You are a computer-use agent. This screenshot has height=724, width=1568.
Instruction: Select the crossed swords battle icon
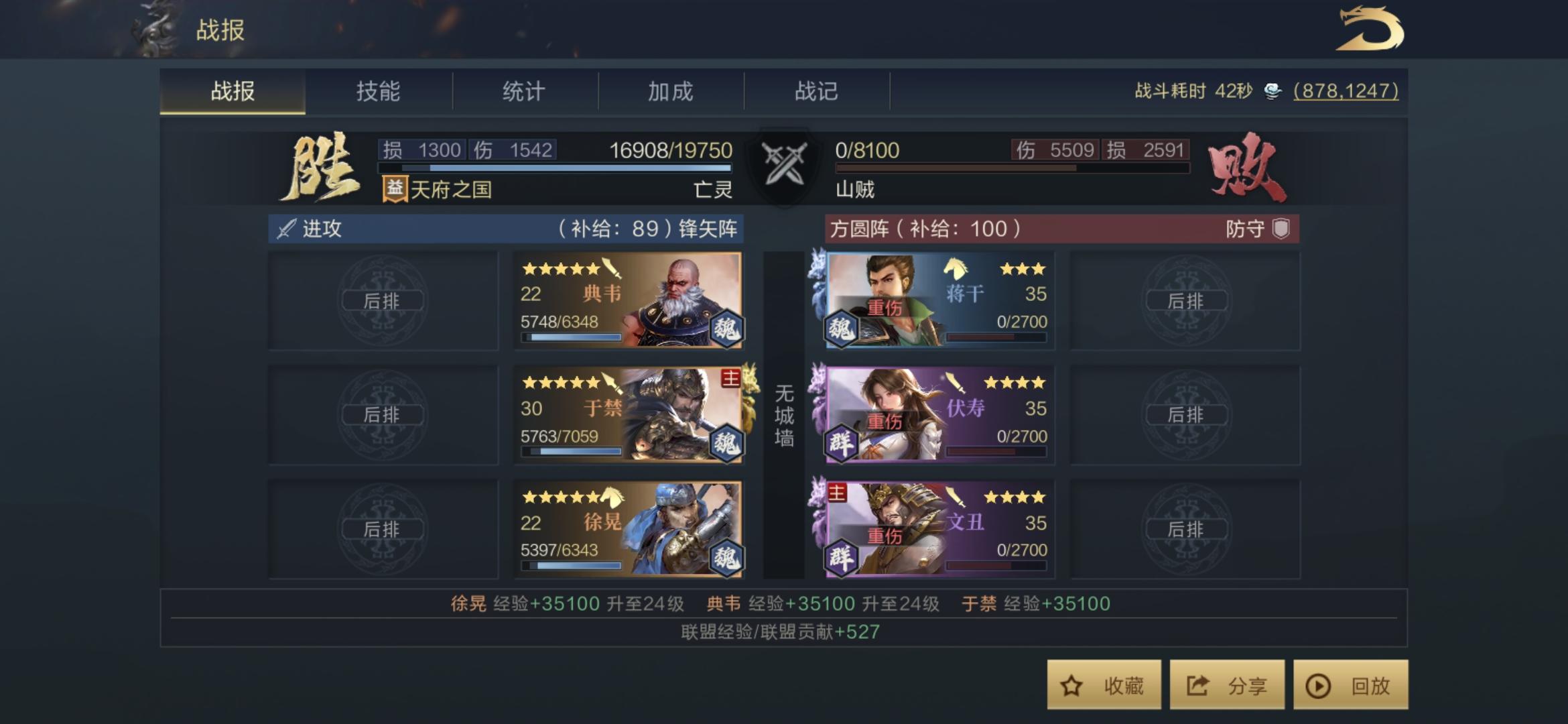(784, 163)
